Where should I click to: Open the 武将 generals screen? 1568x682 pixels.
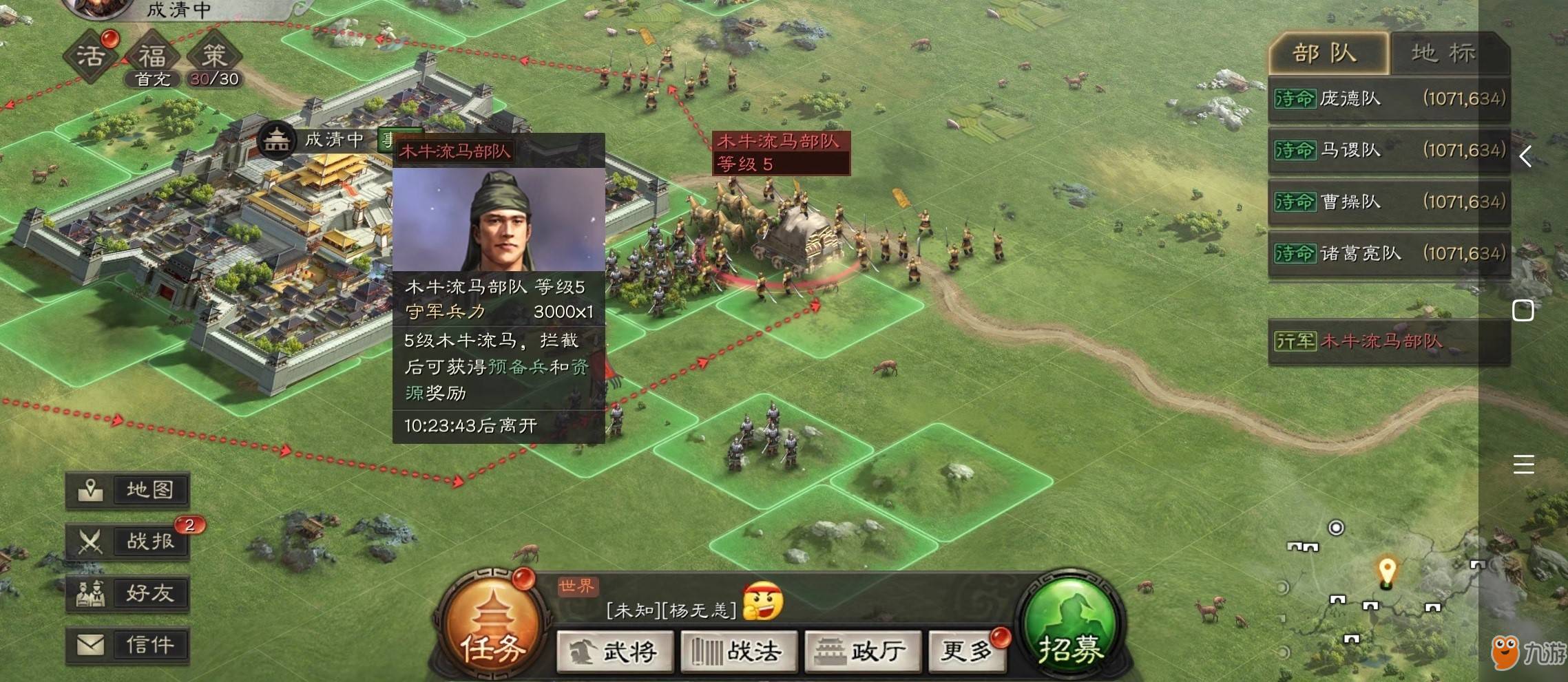pyautogui.click(x=615, y=650)
